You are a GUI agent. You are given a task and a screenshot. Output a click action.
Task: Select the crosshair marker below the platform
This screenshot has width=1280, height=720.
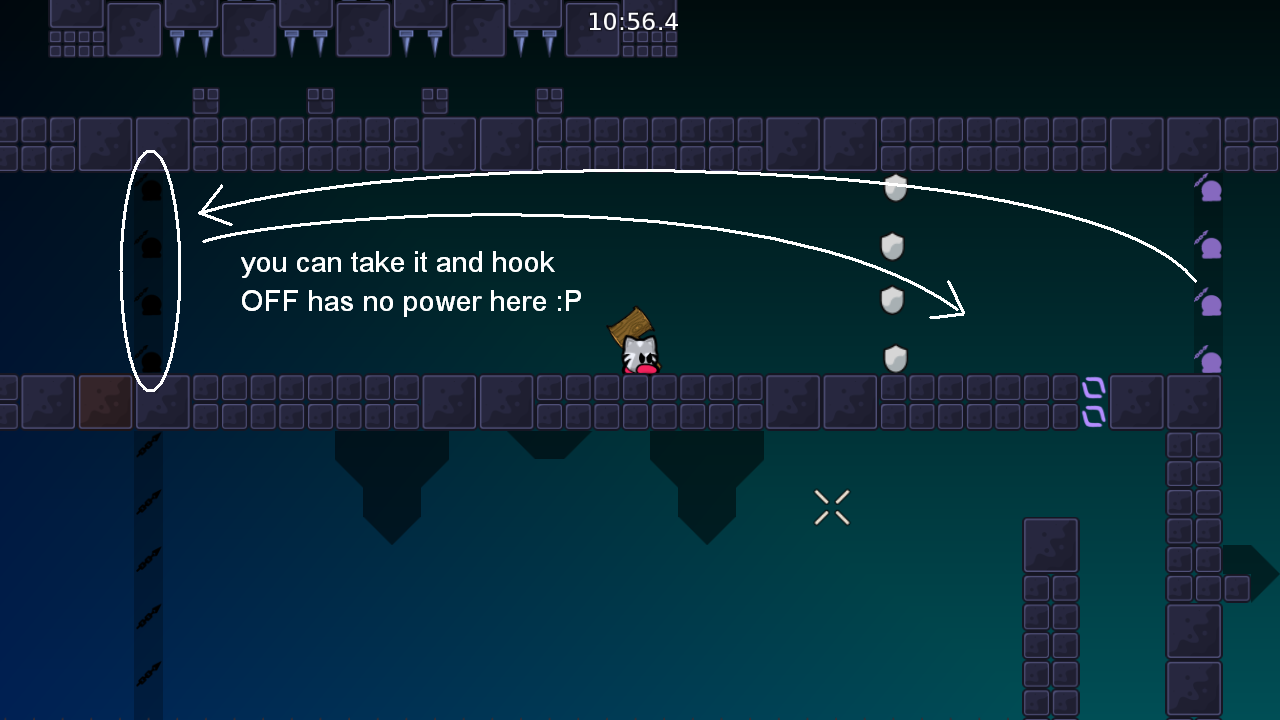pos(831,506)
